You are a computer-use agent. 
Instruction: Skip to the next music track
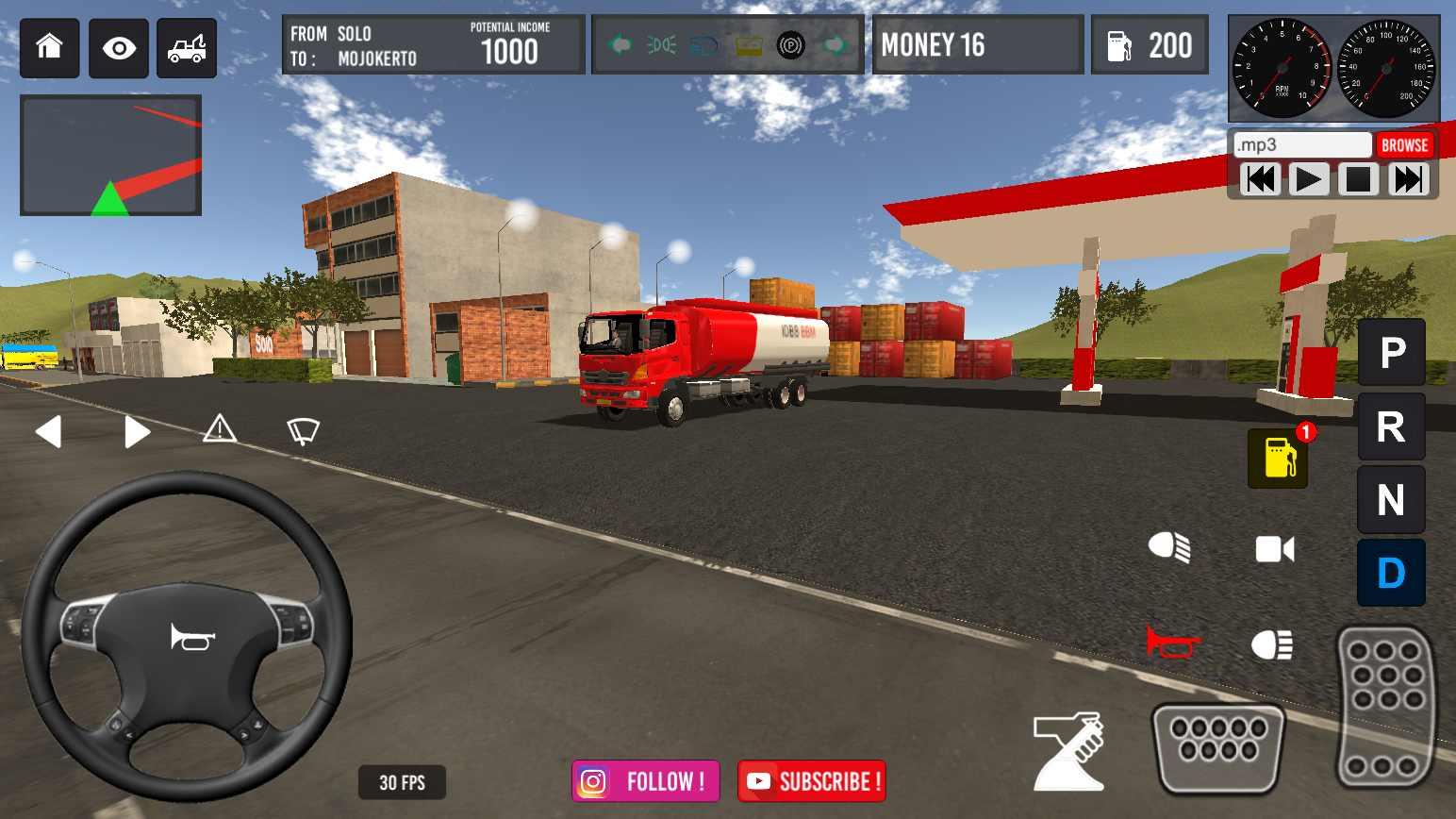tap(1408, 179)
